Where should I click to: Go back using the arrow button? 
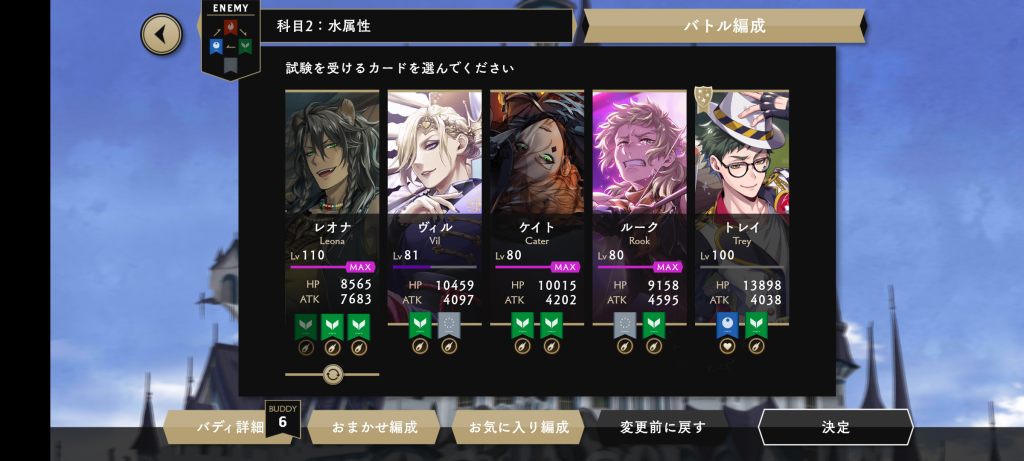[161, 35]
